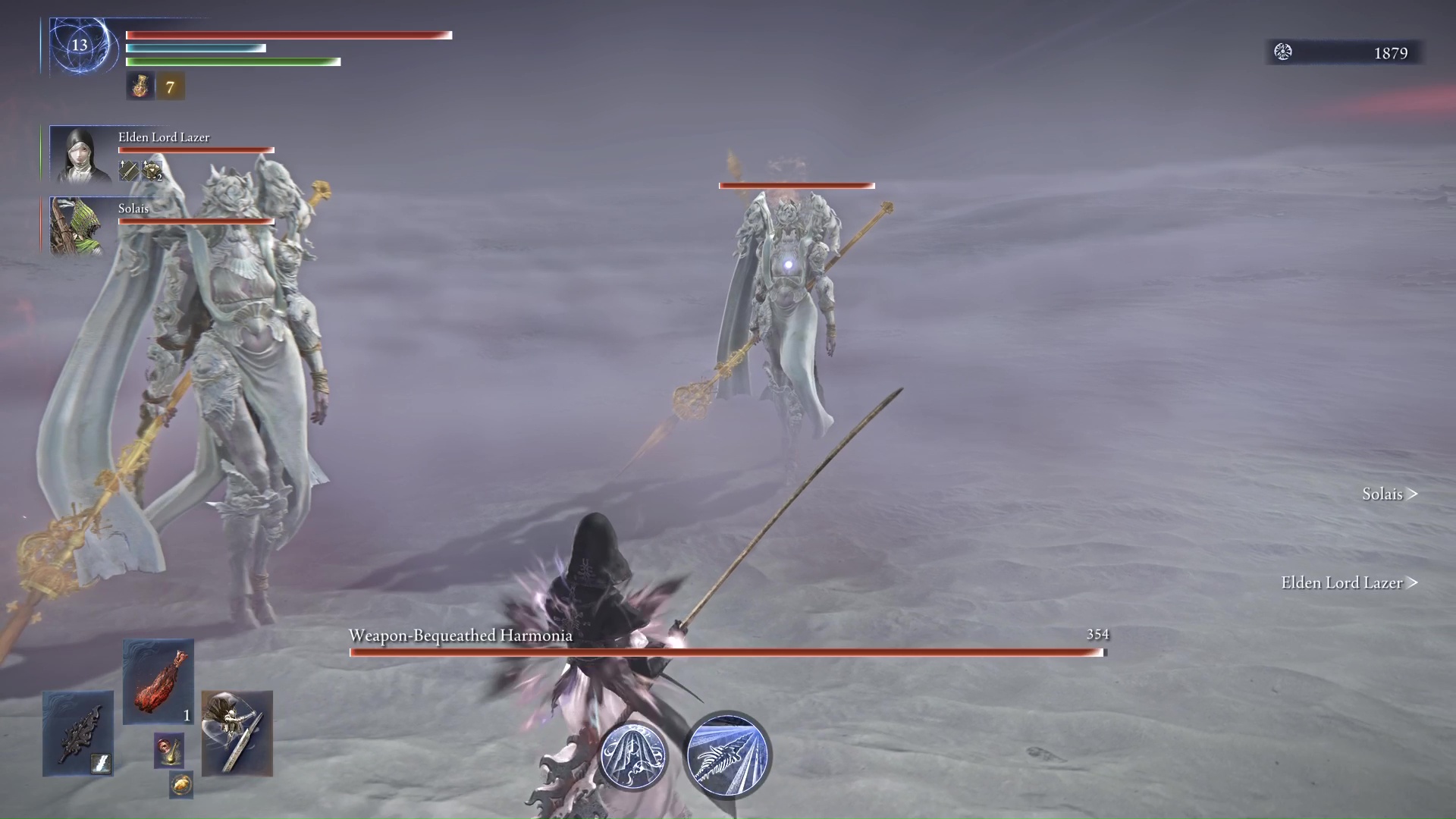Click the hooded assassin sorcery slot icon
Screen dimensions: 1456x819
pos(237,732)
